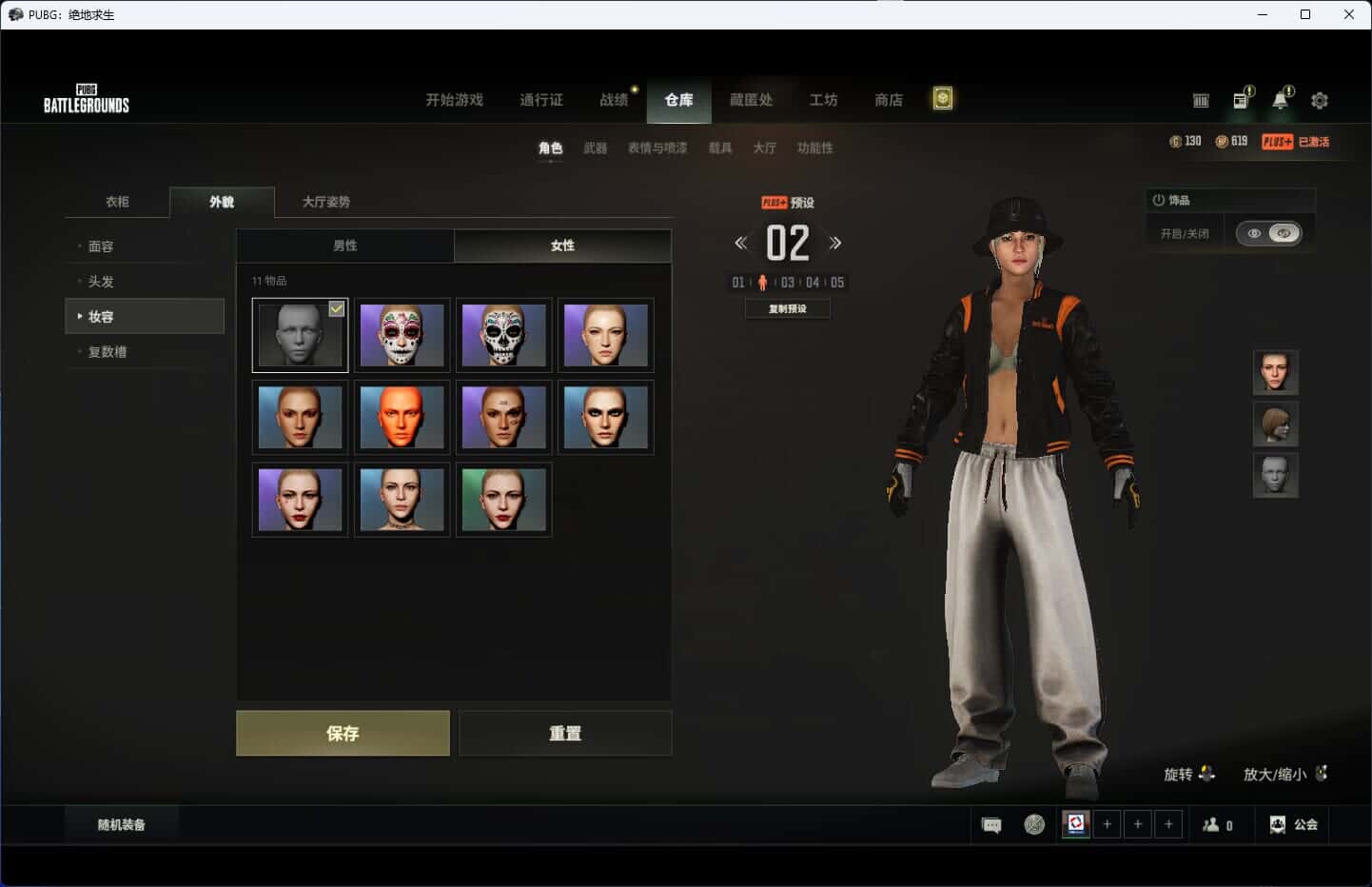This screenshot has width=1372, height=887.
Task: Open the 公会 guild panel
Action: pyautogui.click(x=1294, y=825)
